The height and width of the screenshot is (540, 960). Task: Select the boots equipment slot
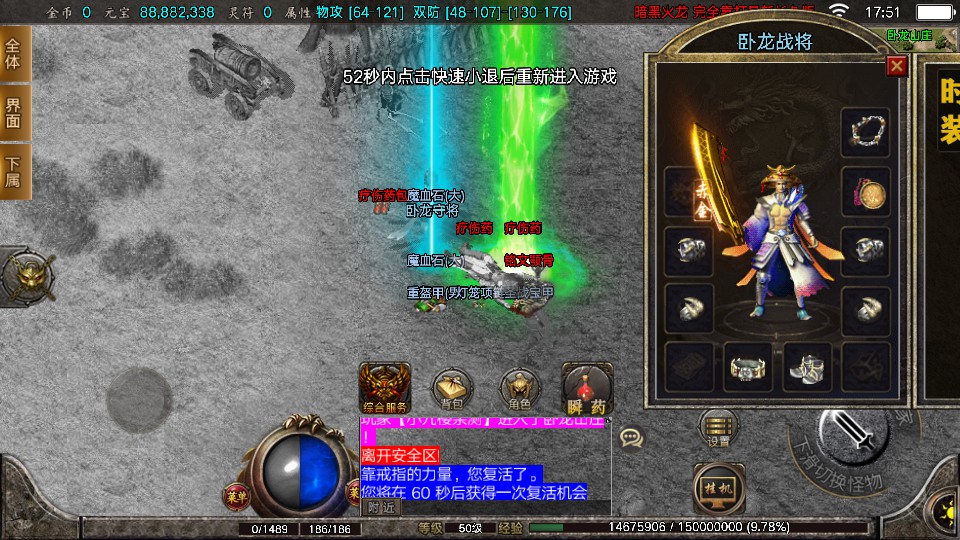[x=806, y=368]
